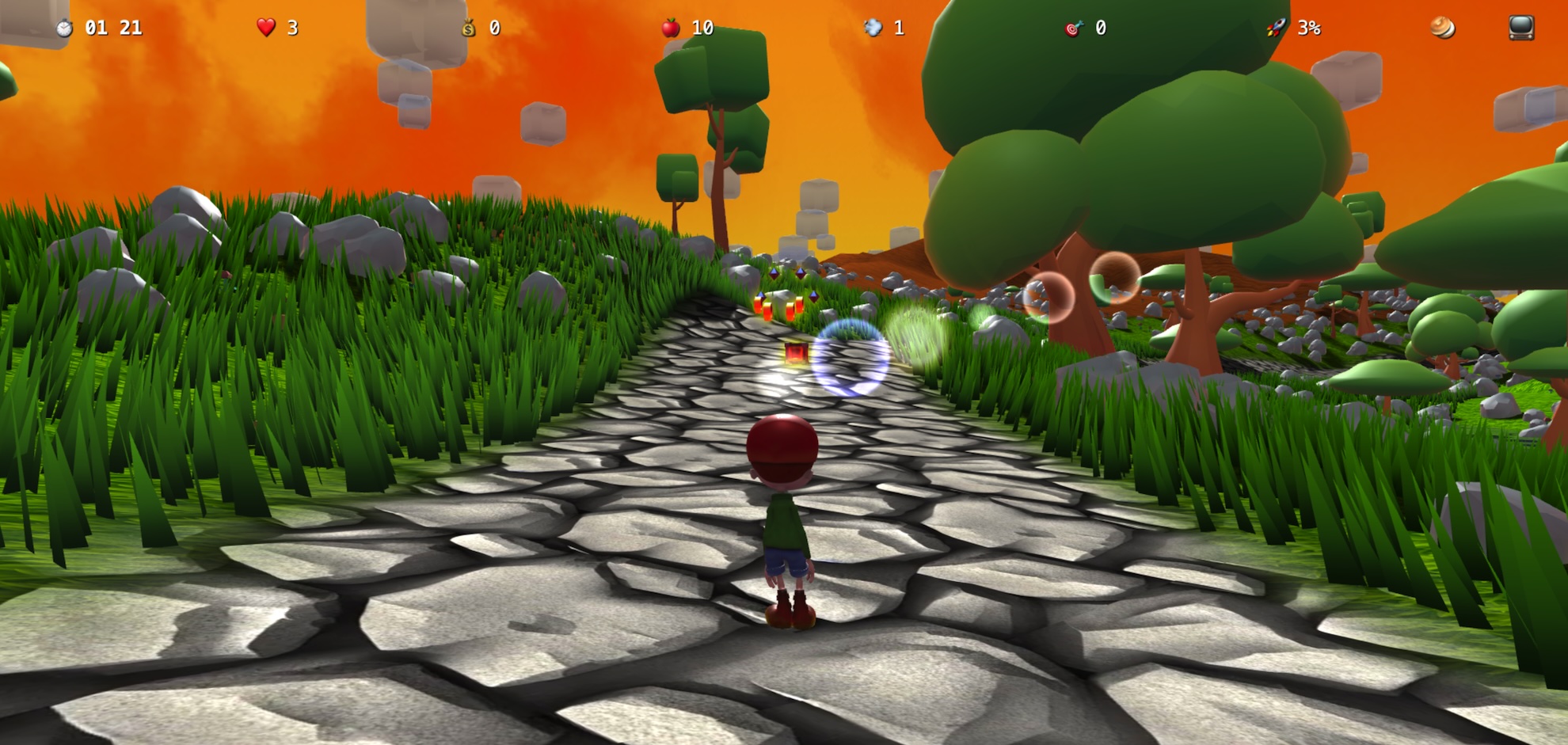Click the gem counter value showing 1
Screen dimensions: 1568x745
pos(899,29)
